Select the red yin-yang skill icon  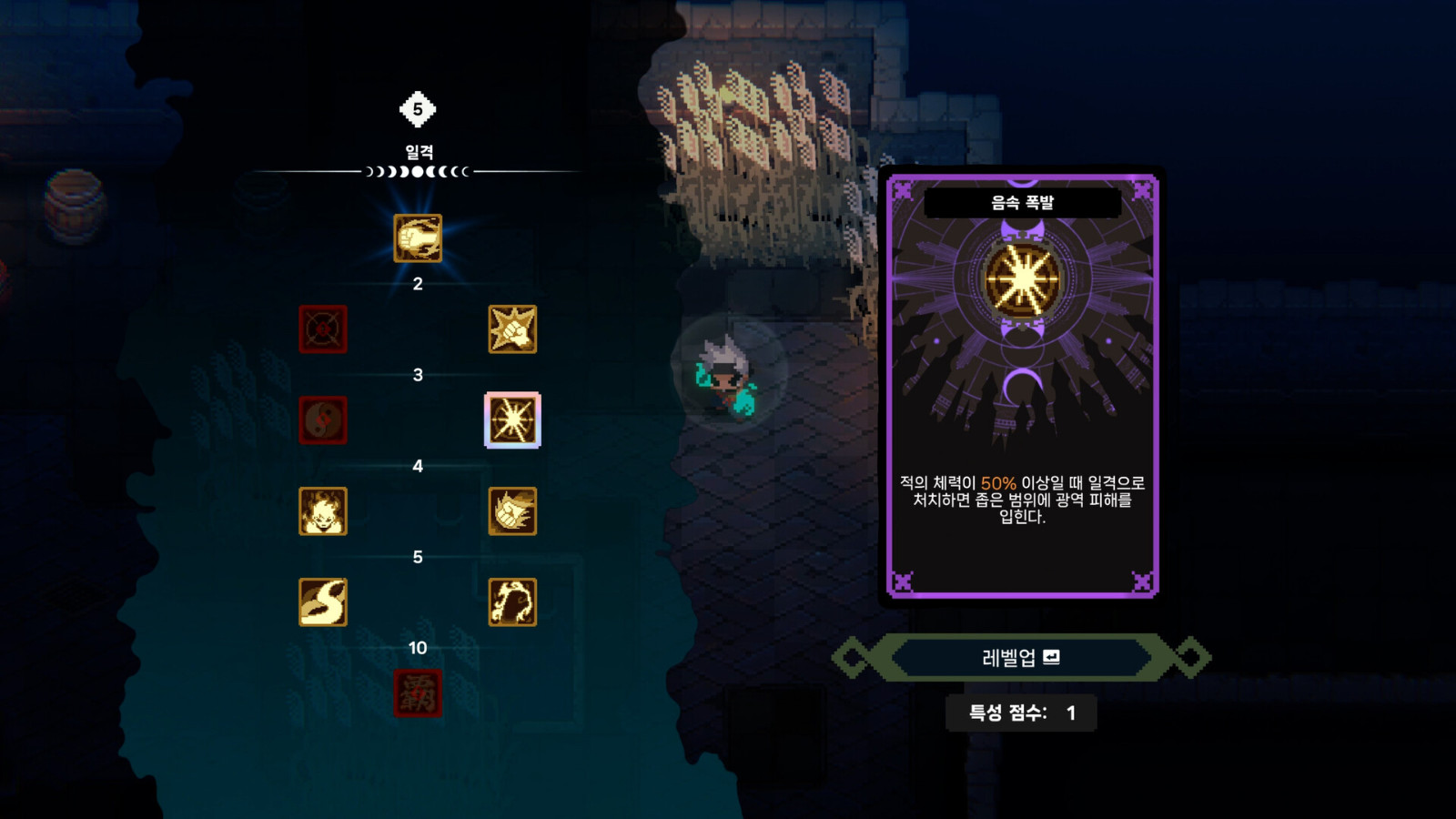click(x=324, y=420)
